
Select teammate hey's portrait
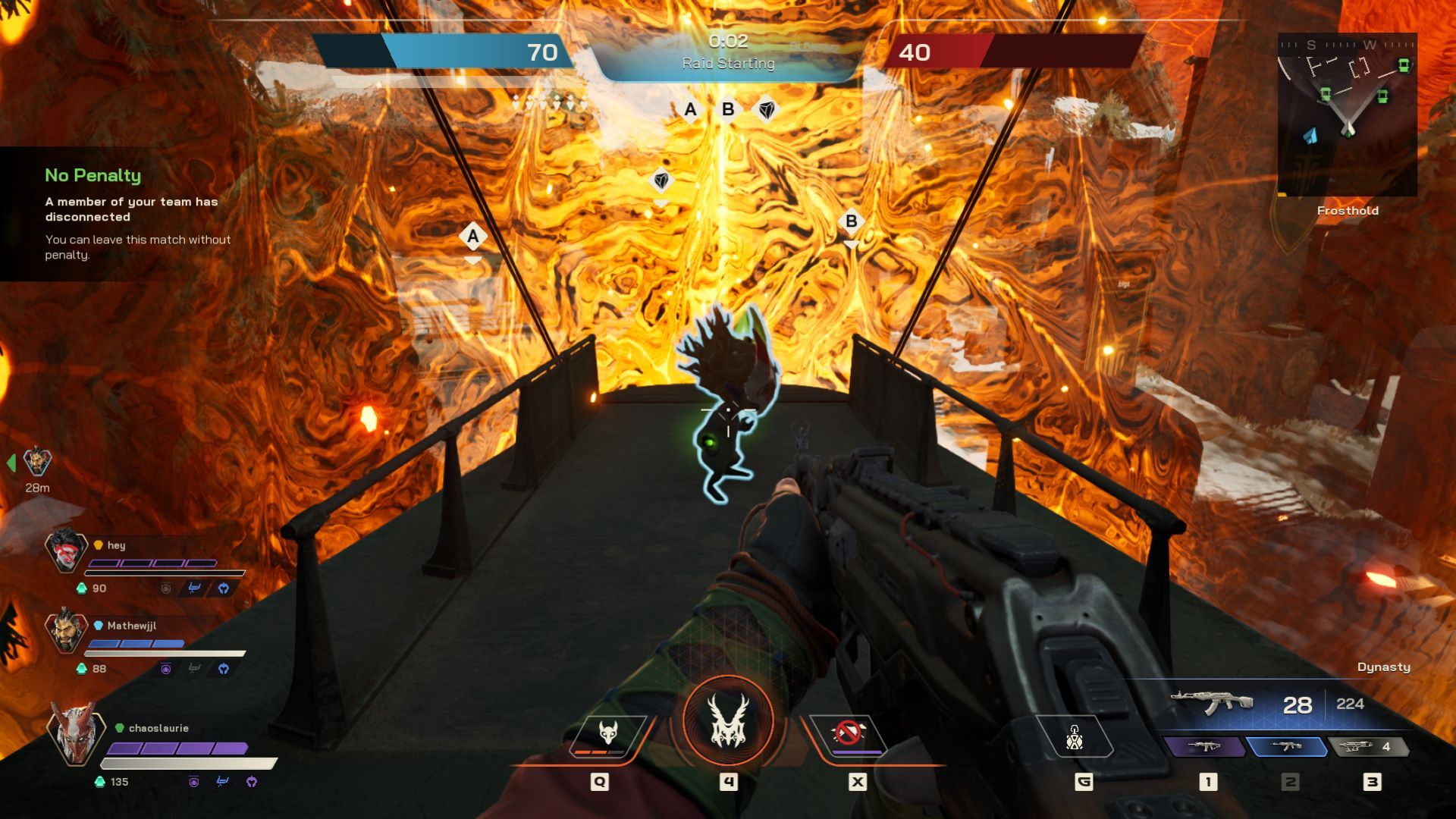[66, 550]
